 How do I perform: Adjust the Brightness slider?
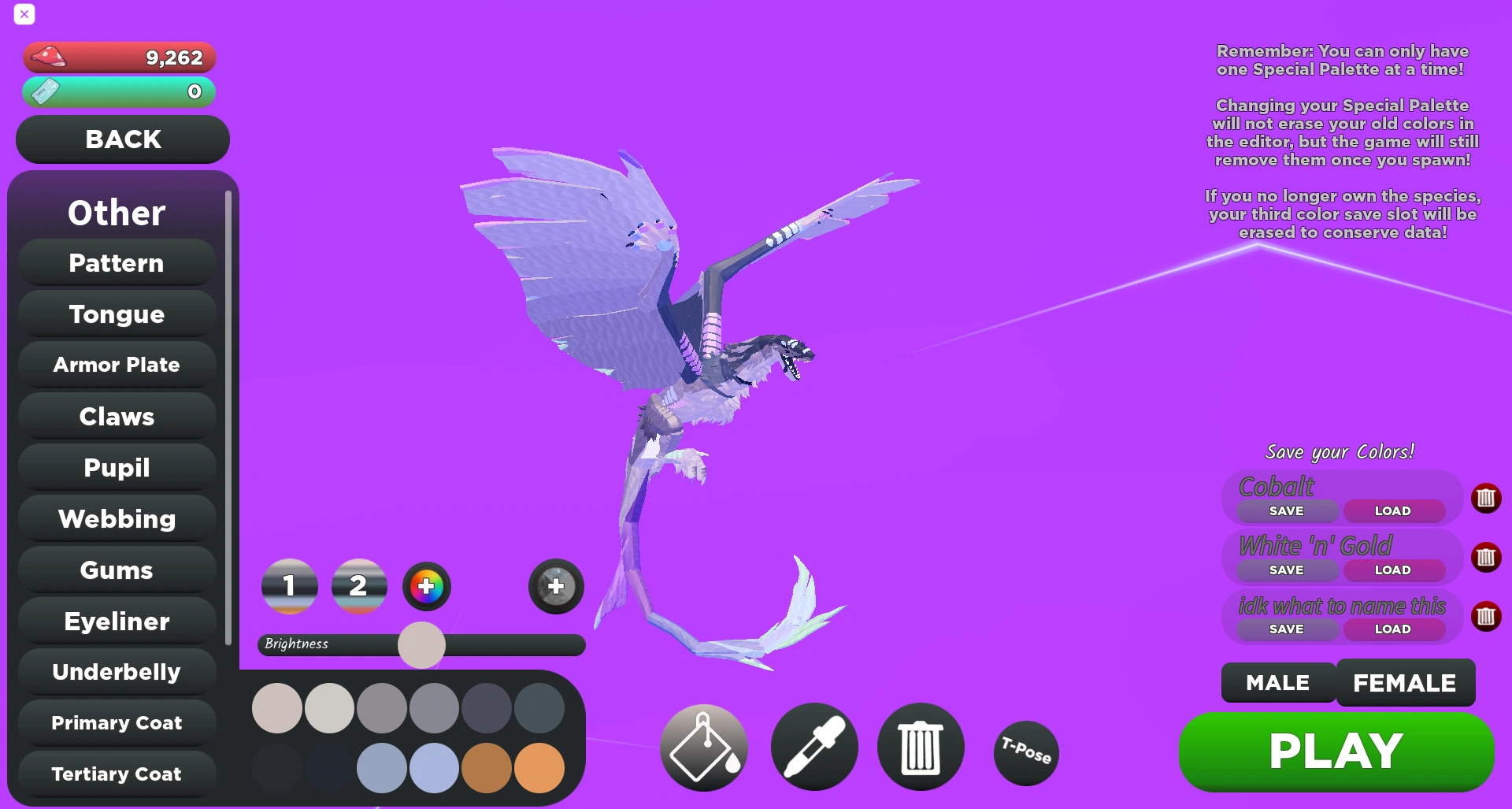pos(422,644)
